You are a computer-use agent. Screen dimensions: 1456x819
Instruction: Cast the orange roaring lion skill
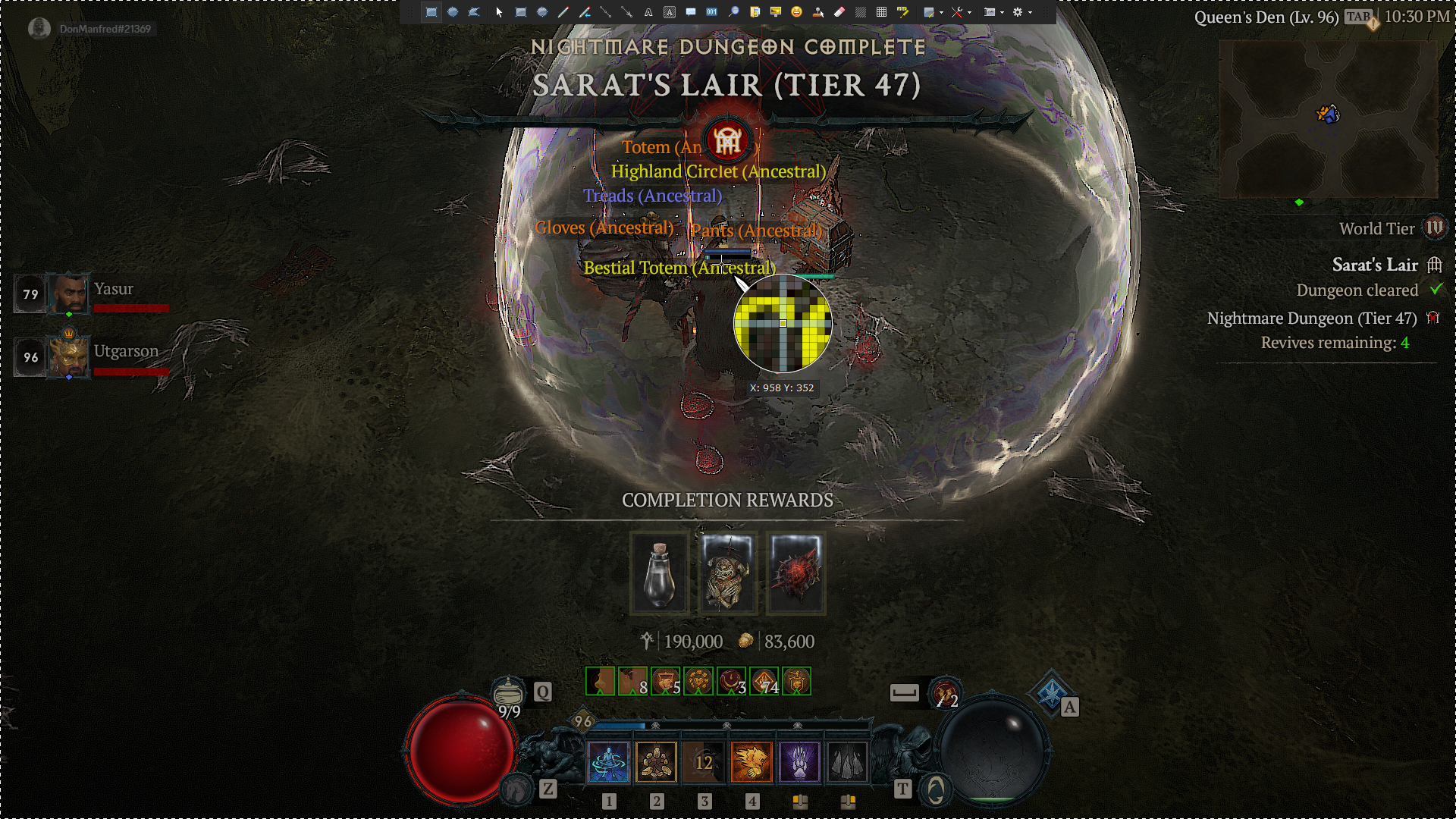pos(752,761)
